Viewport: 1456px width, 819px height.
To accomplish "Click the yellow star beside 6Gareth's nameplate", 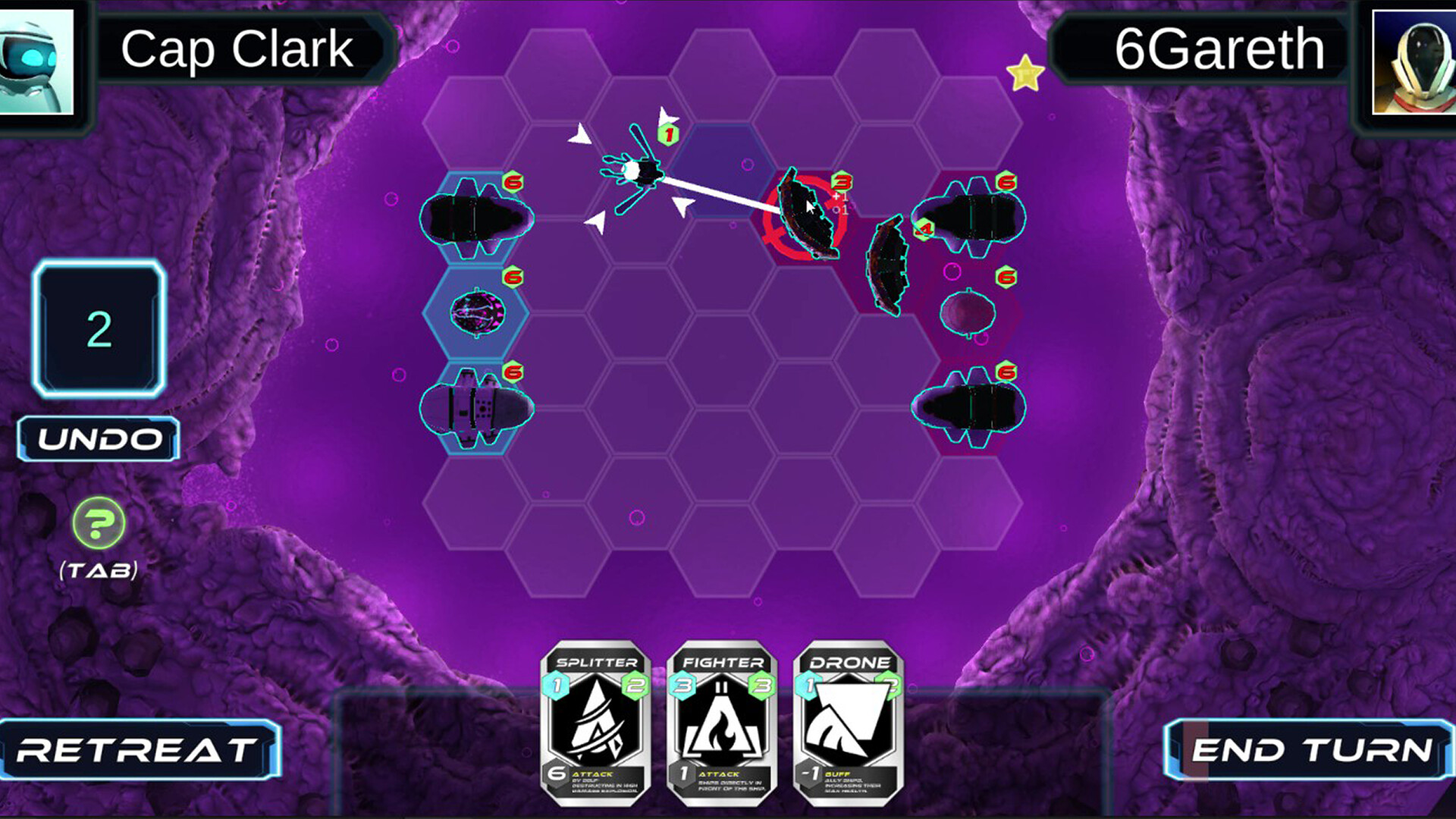I will [x=1026, y=72].
